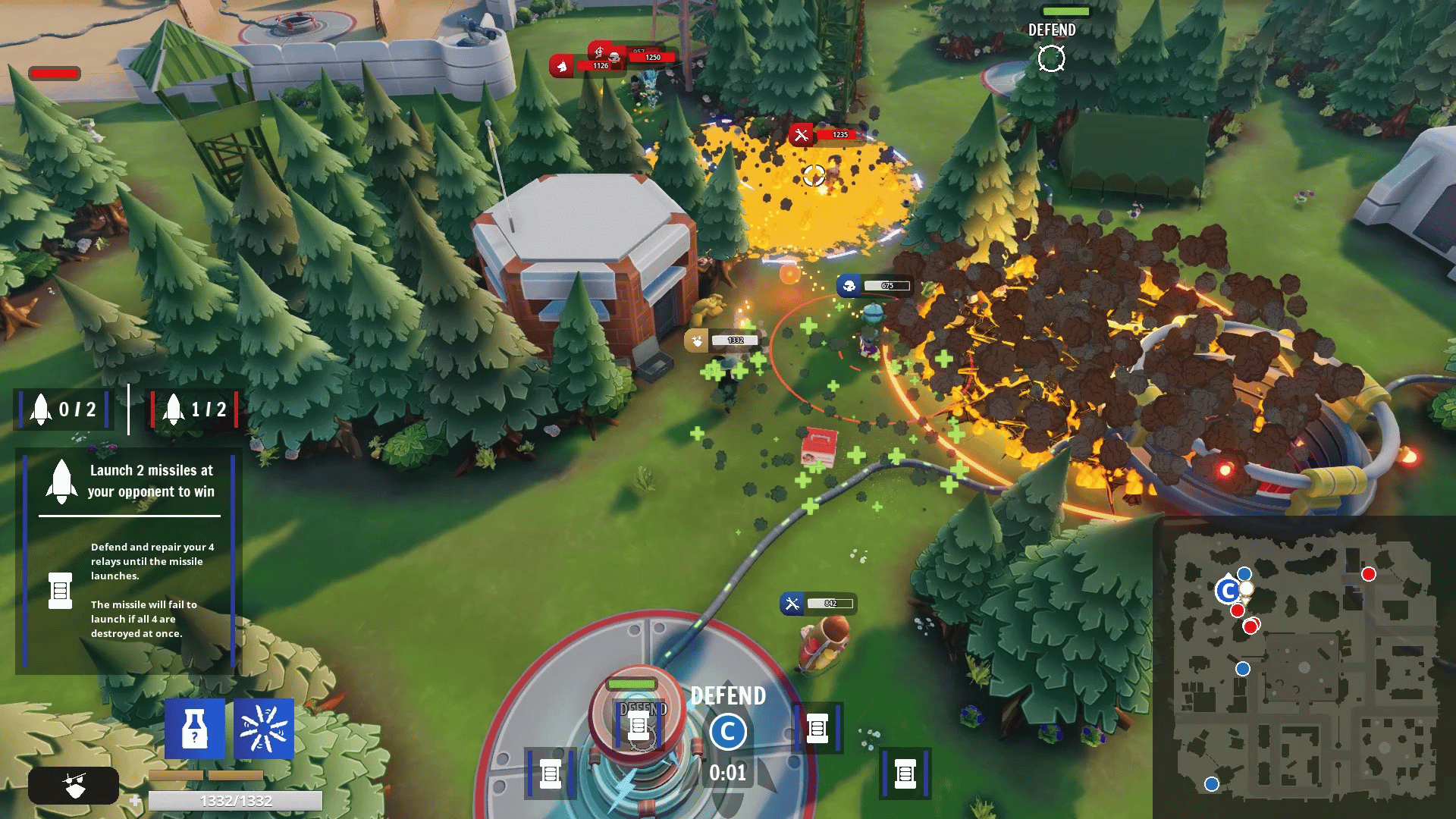Use the white starburst ability
The height and width of the screenshot is (819, 1456).
click(x=263, y=729)
